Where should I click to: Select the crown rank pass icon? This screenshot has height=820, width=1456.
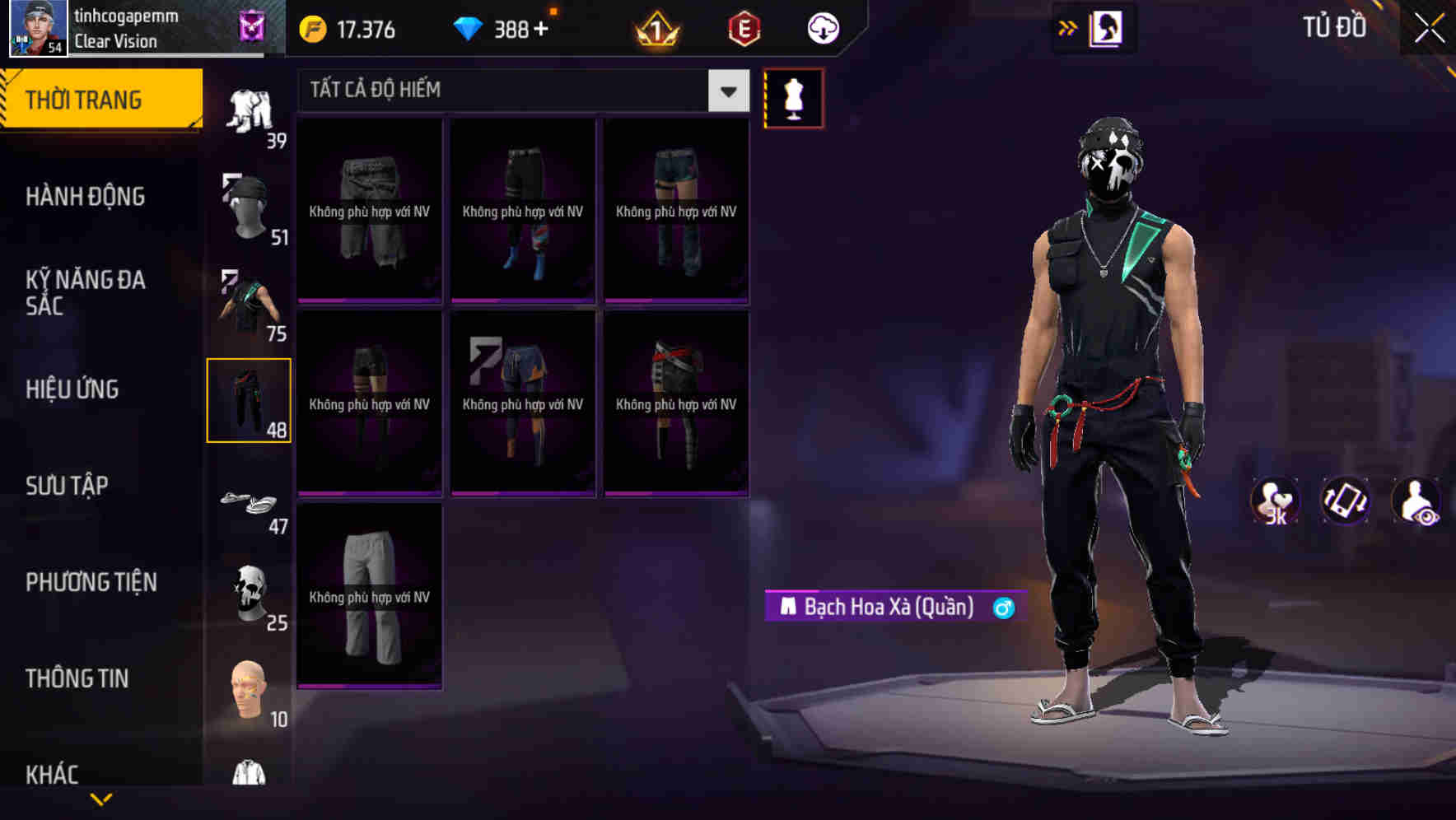pos(655,29)
